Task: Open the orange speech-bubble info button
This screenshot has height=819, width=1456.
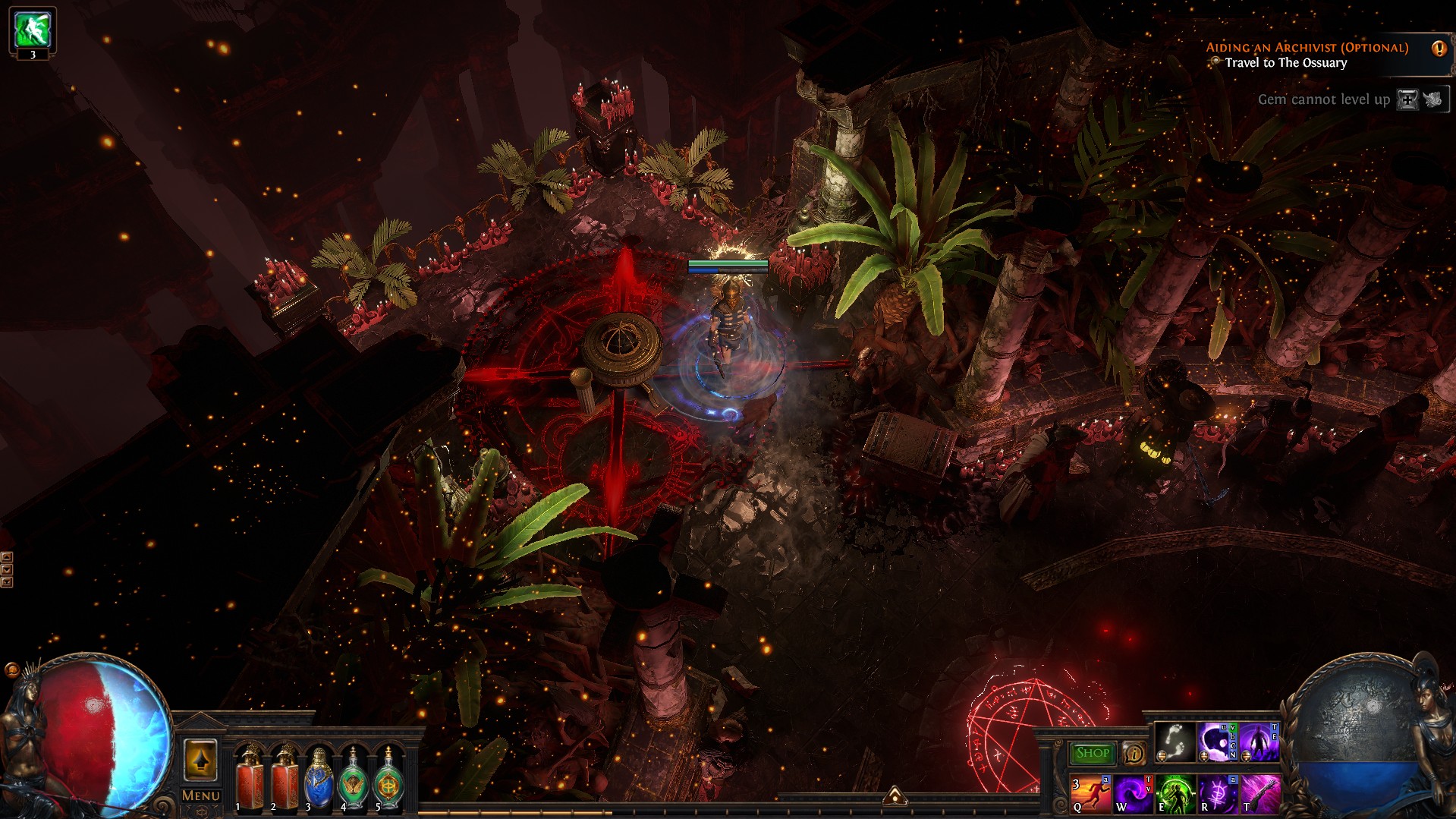Action: point(1134,753)
